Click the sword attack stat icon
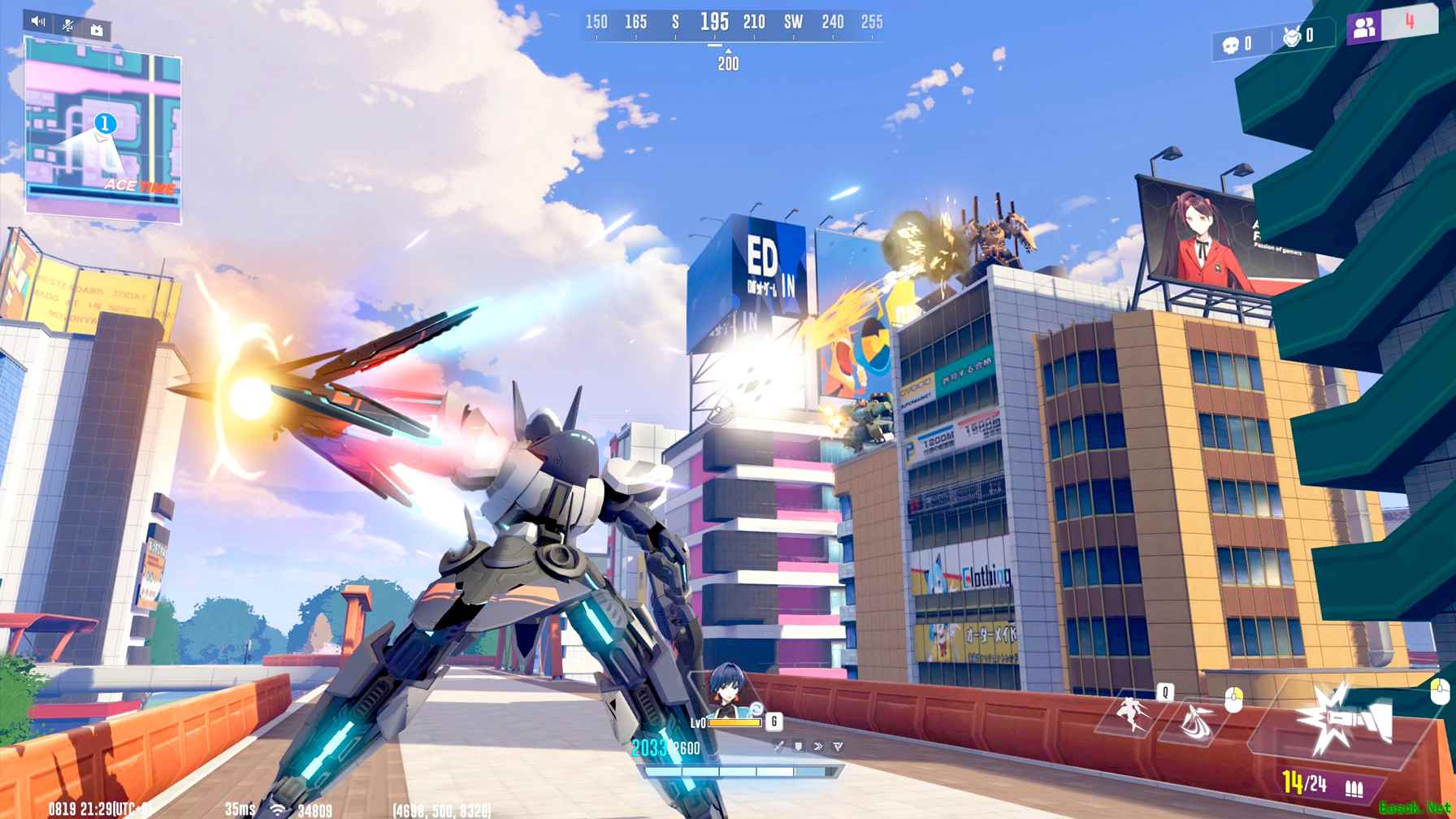Screen dimensions: 1456x819 tap(779, 747)
